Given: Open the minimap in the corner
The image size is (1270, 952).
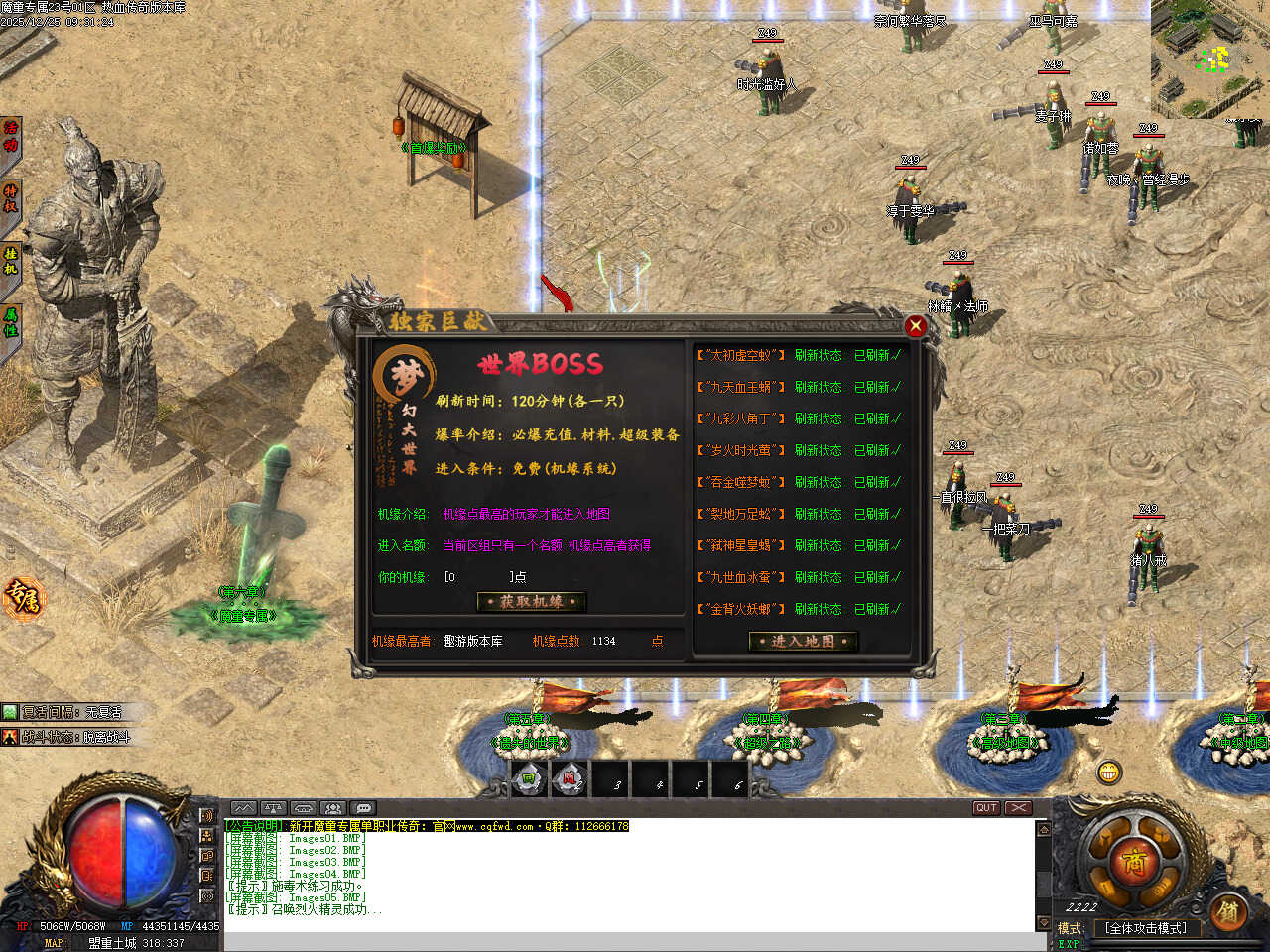Looking at the screenshot, I should (x=1210, y=58).
